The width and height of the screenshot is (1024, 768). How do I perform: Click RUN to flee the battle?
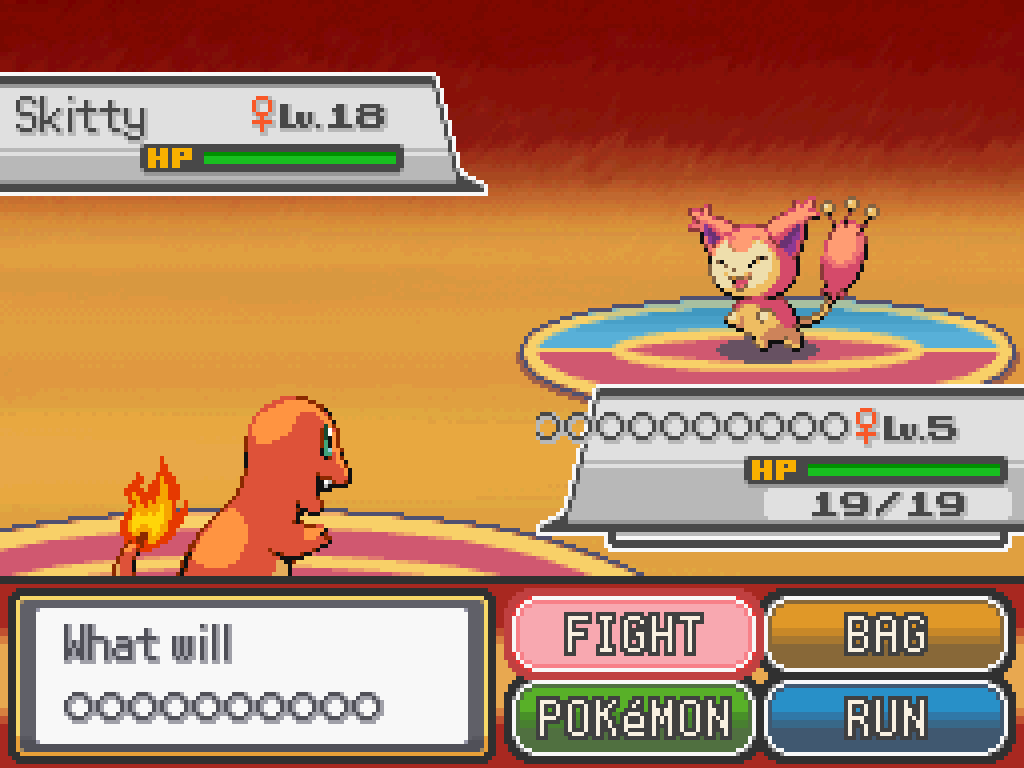click(x=885, y=717)
